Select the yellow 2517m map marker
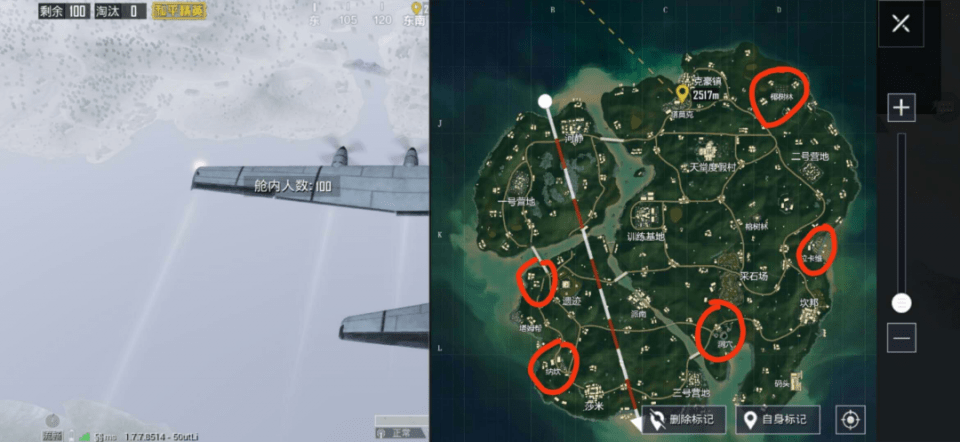The width and height of the screenshot is (960, 442). (x=683, y=95)
